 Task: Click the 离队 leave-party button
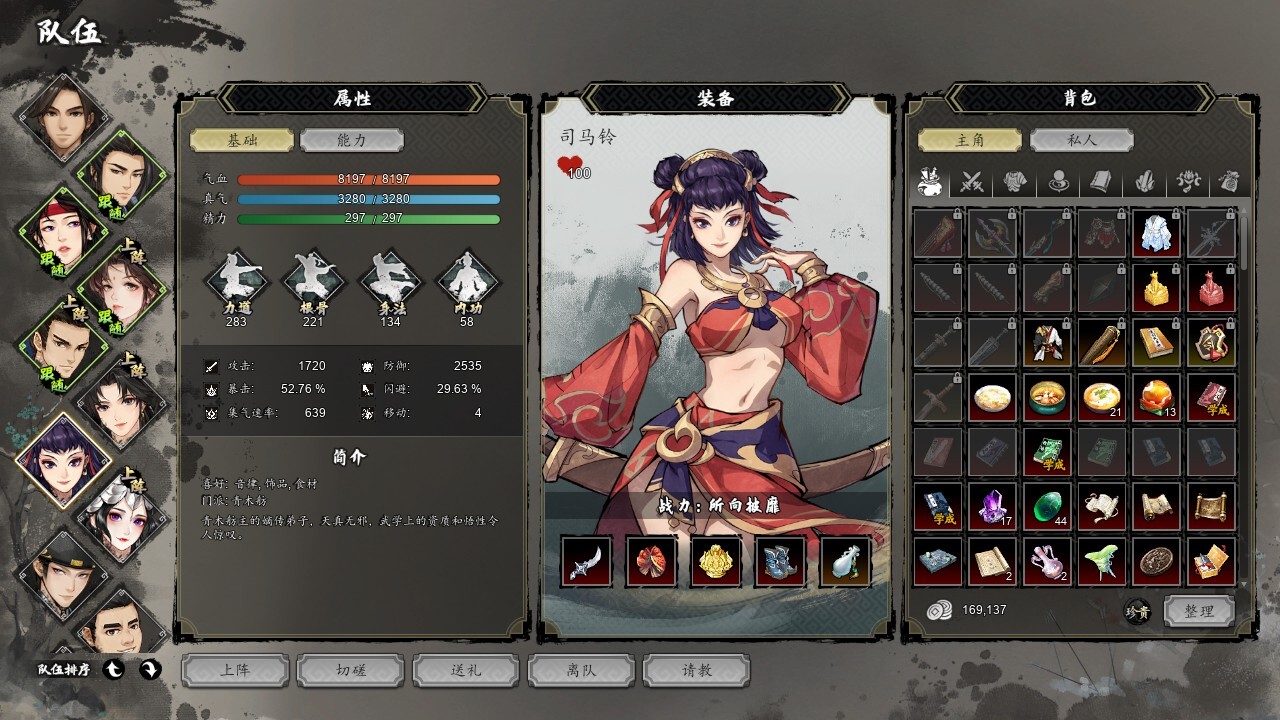click(x=581, y=671)
